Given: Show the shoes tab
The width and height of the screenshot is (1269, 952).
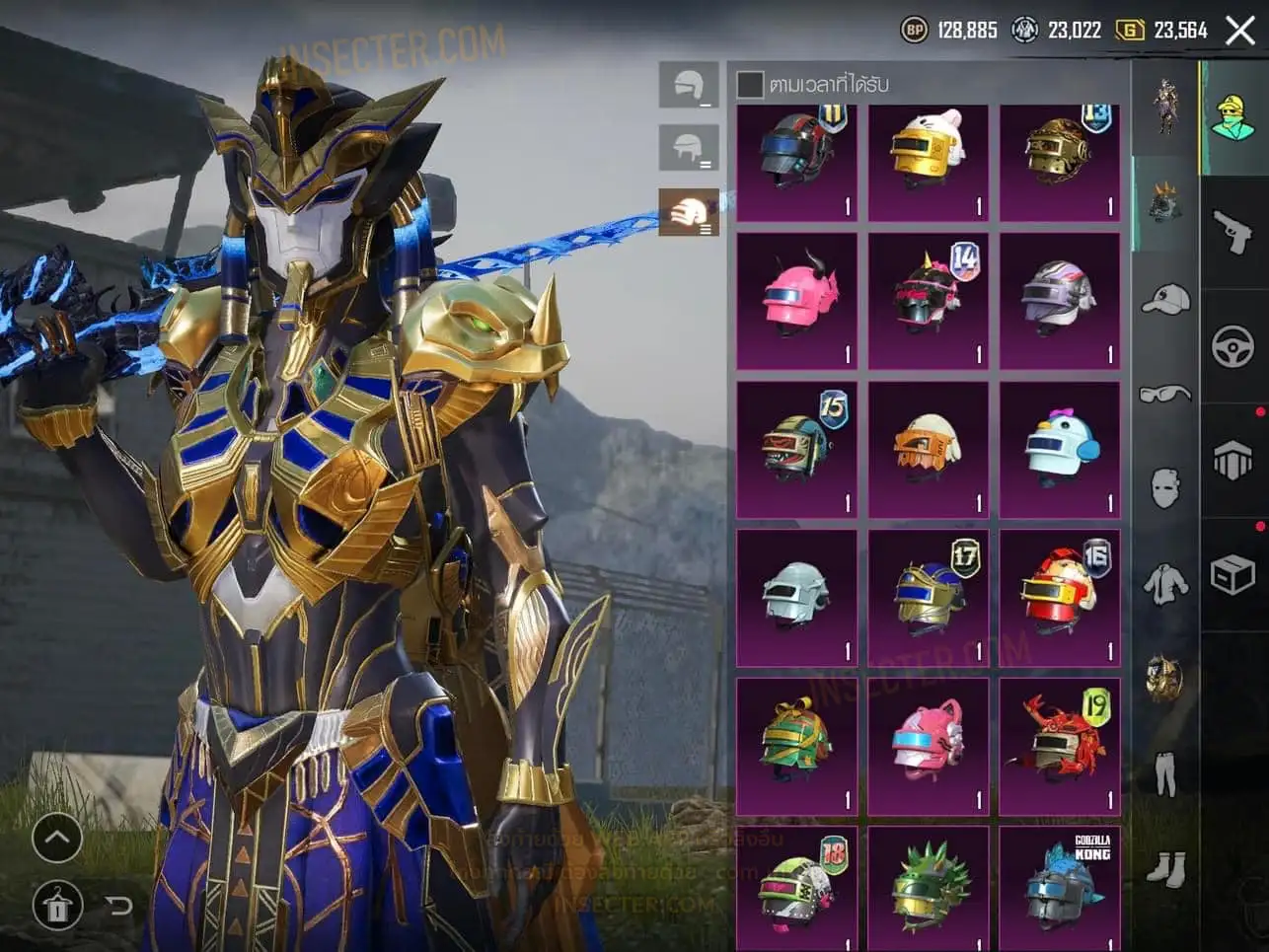Looking at the screenshot, I should [x=1165, y=868].
